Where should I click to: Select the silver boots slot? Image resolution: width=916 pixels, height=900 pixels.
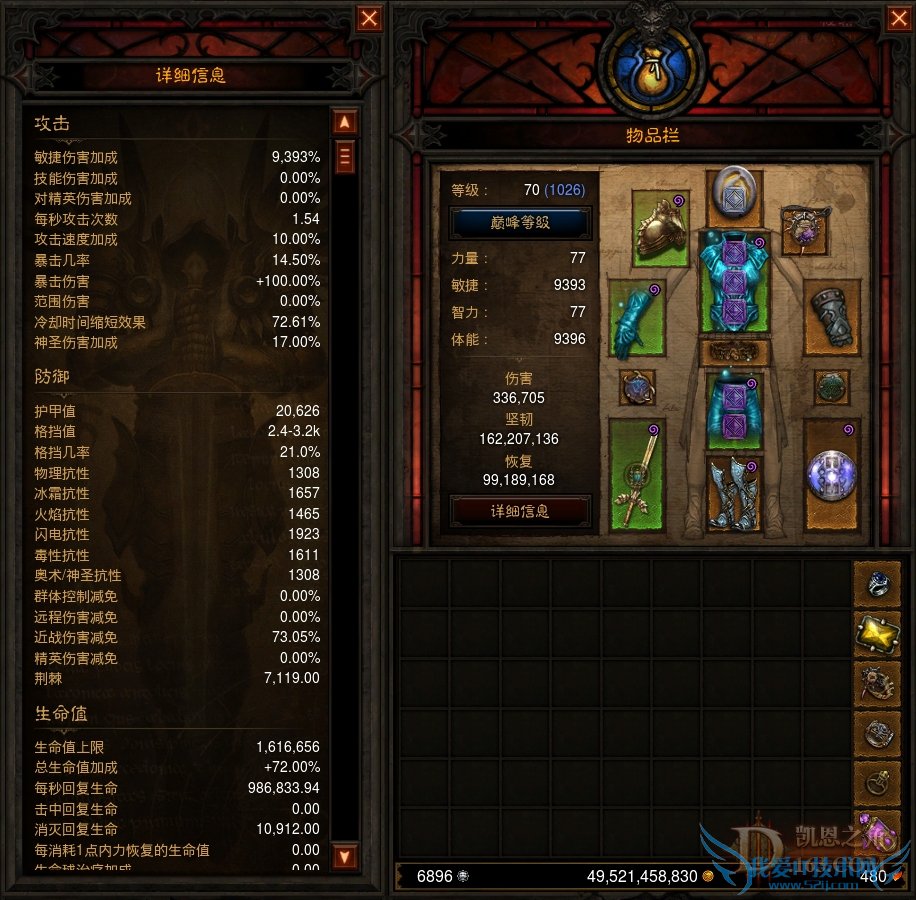(734, 492)
